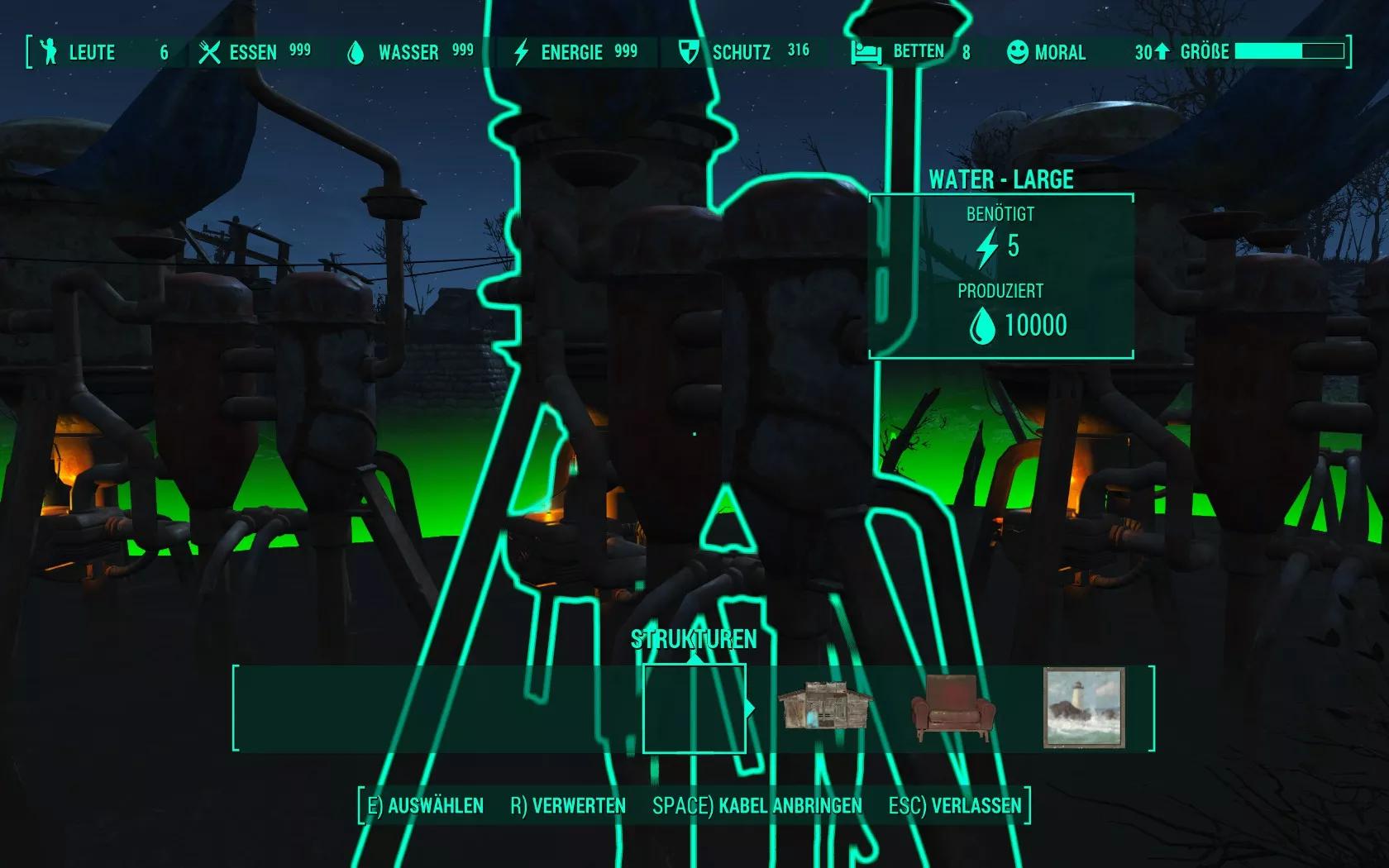Select the highlighted Strukturen category slot
Image resolution: width=1389 pixels, height=868 pixels.
click(694, 708)
